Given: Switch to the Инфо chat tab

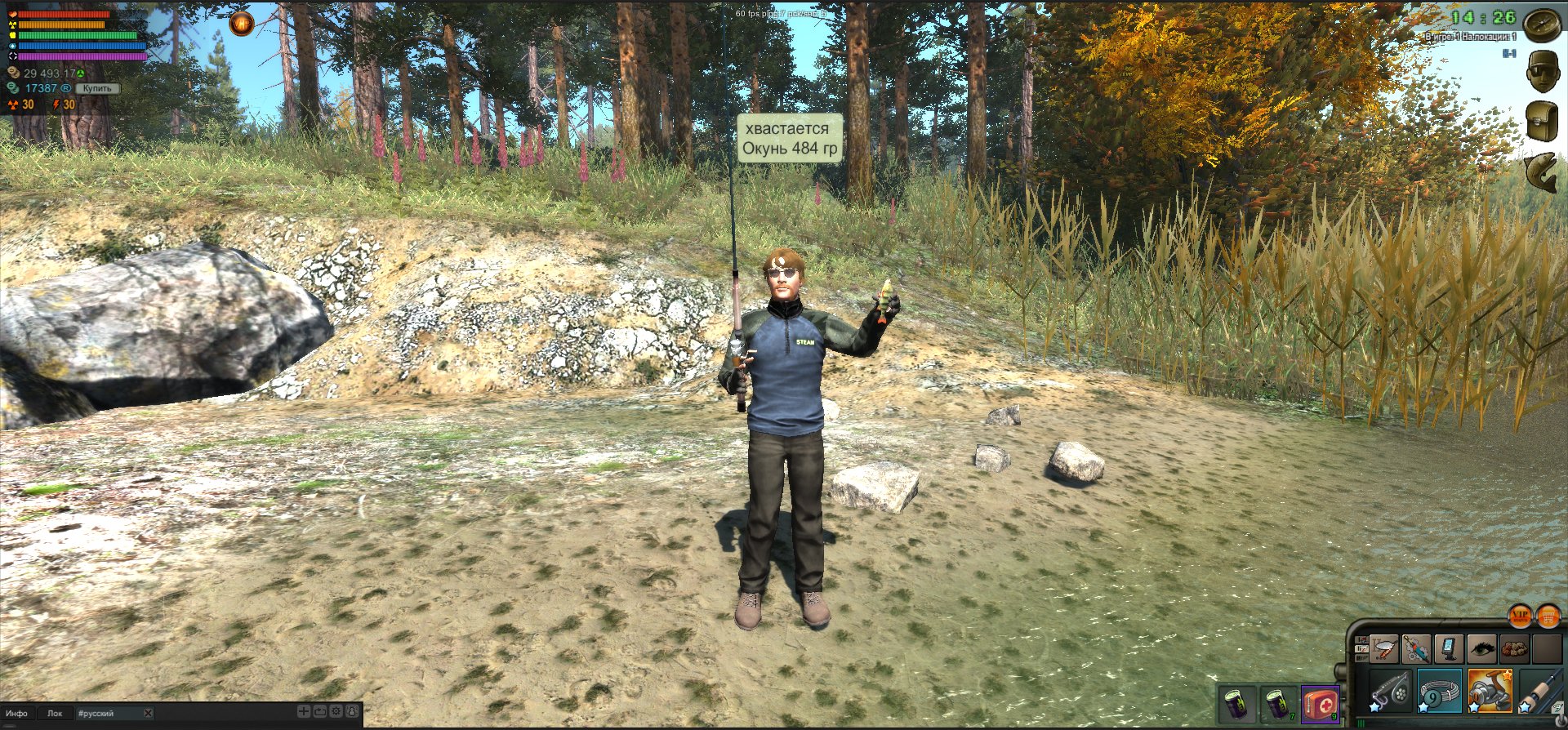Looking at the screenshot, I should [17, 713].
